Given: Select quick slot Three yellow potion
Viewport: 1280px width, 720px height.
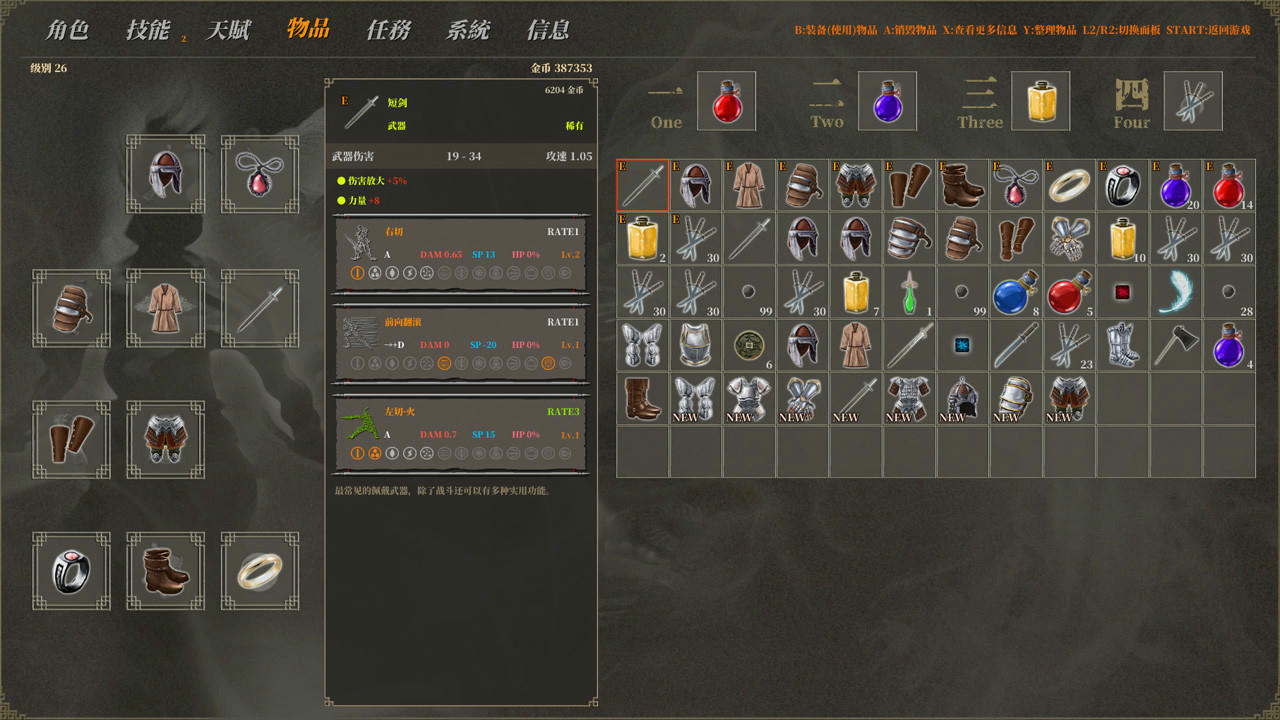Looking at the screenshot, I should click(1040, 101).
